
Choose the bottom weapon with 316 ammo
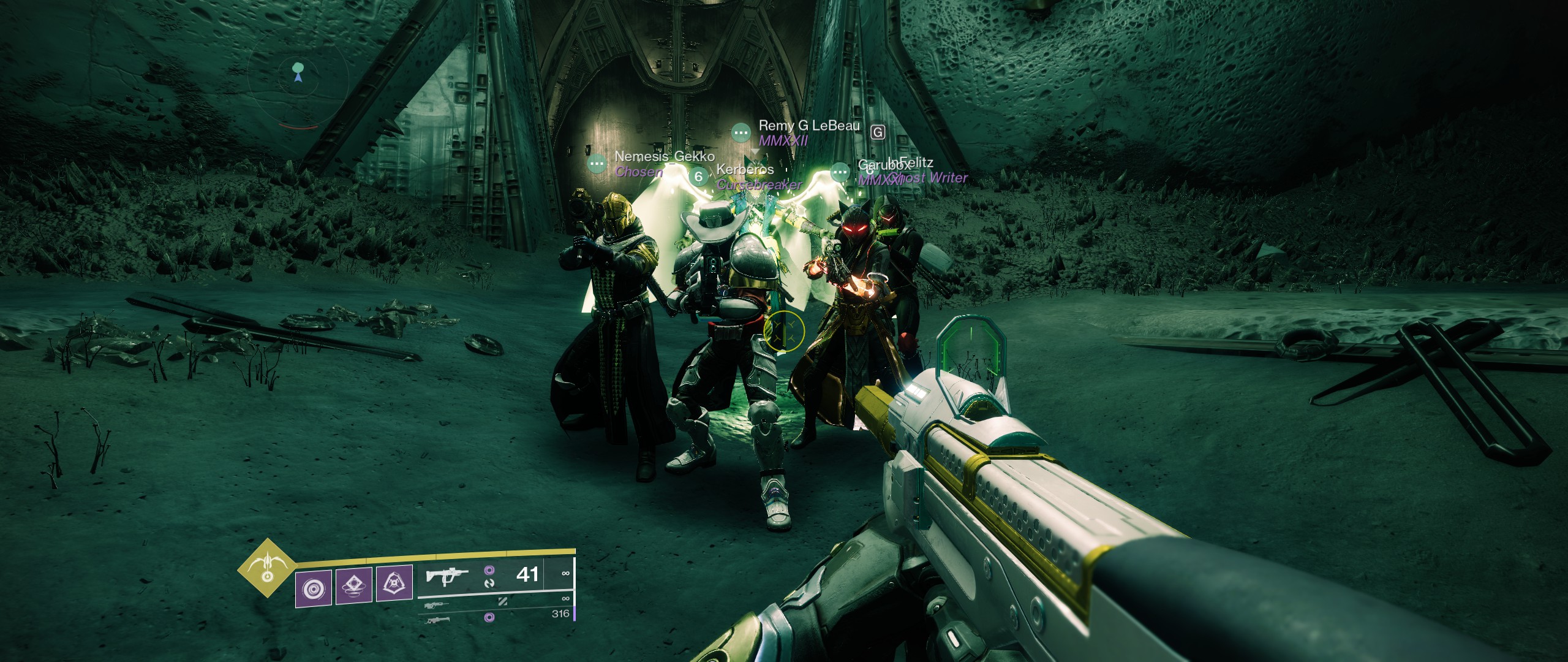pyautogui.click(x=437, y=620)
